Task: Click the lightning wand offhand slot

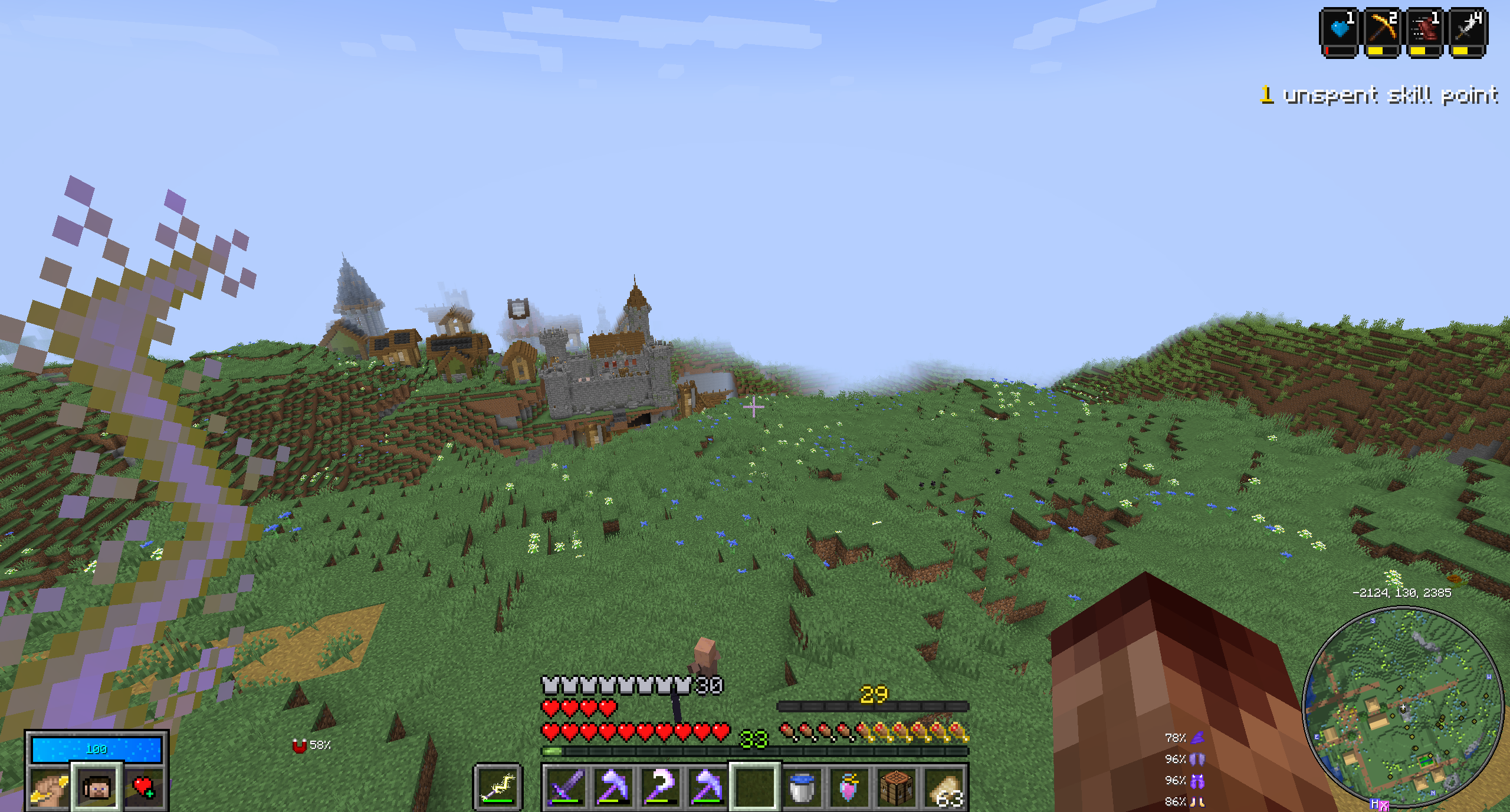Action: click(x=497, y=787)
